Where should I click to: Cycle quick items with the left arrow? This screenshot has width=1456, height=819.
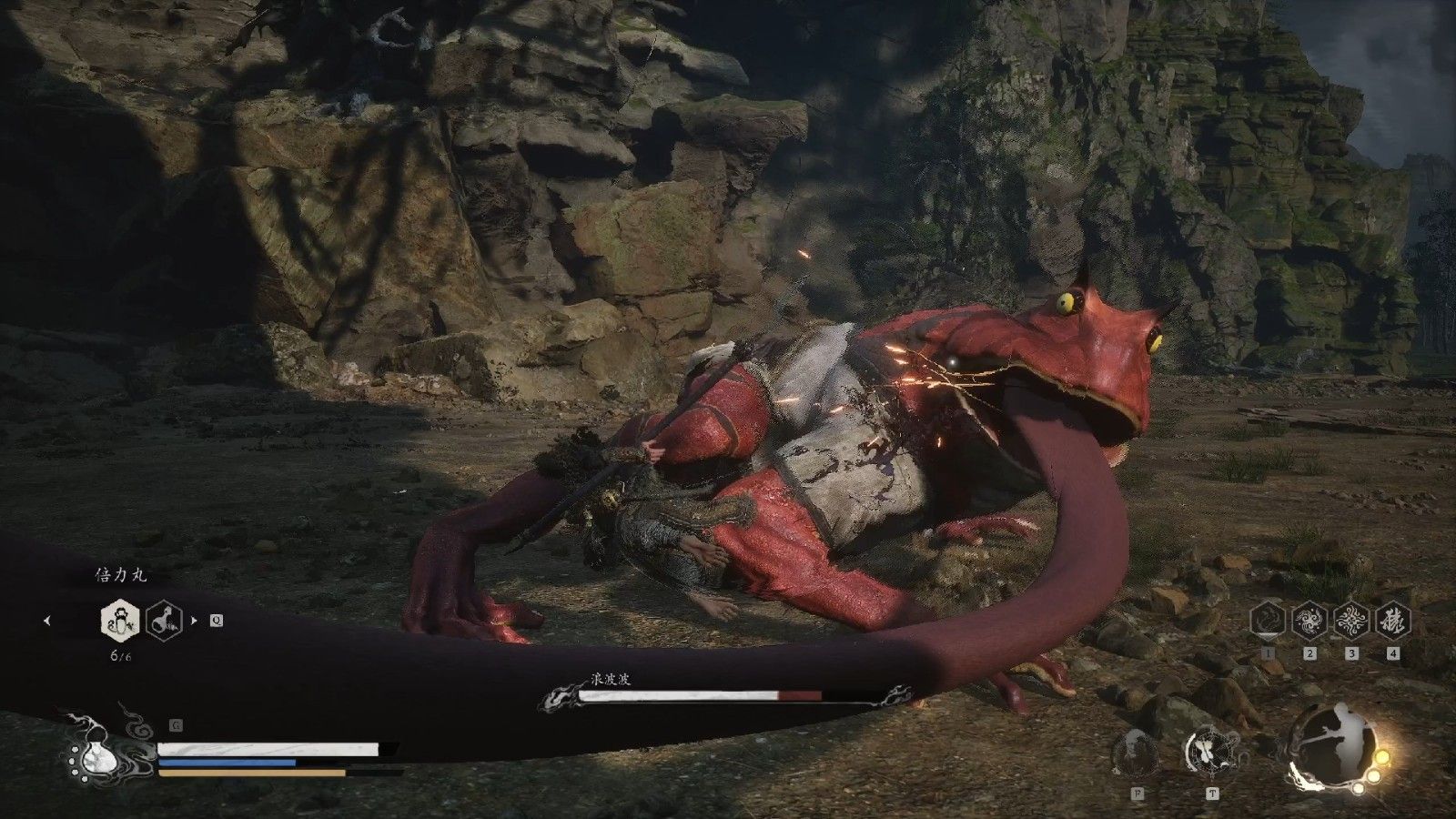[47, 622]
